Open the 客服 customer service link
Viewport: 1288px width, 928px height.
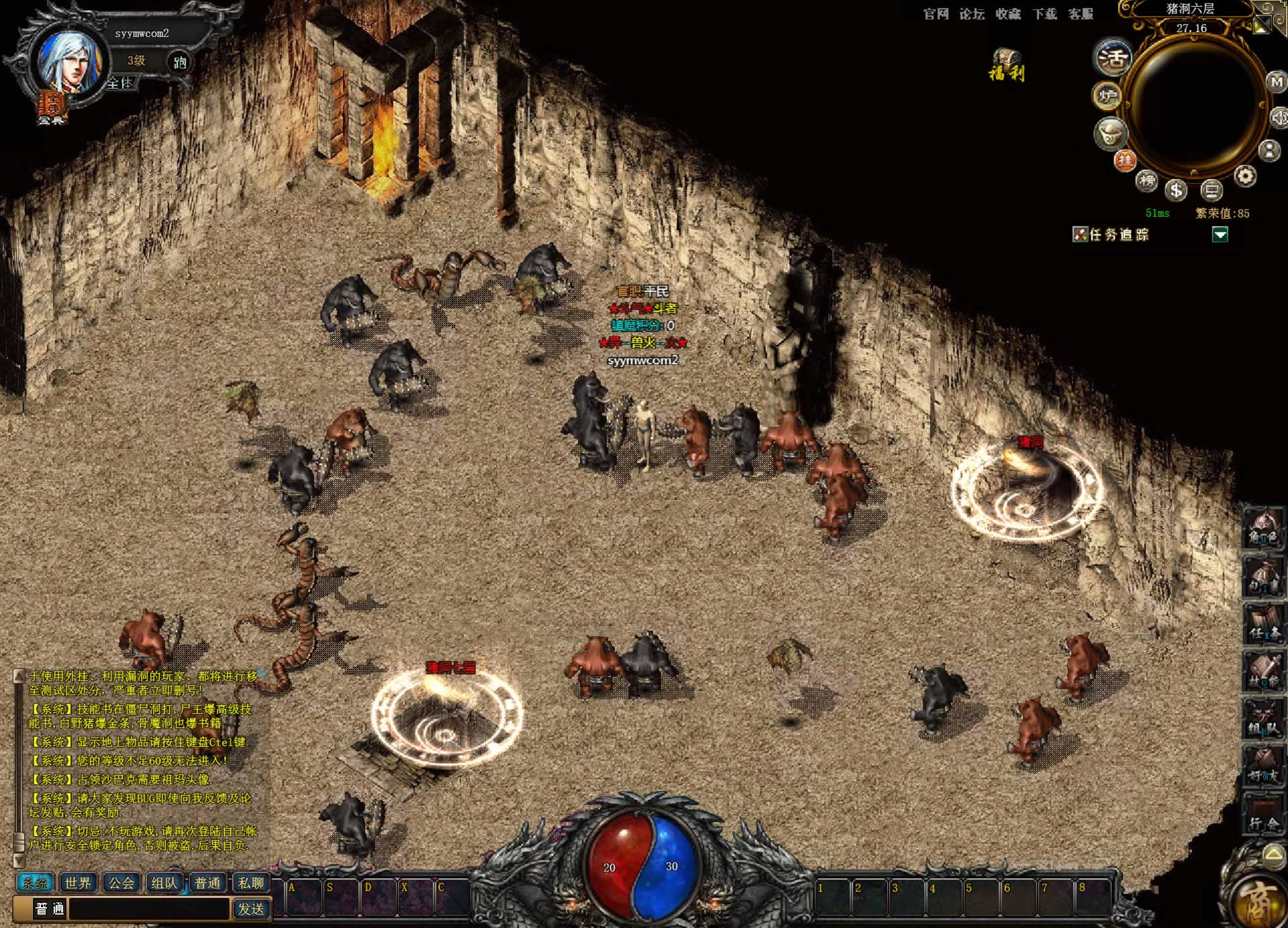1081,14
